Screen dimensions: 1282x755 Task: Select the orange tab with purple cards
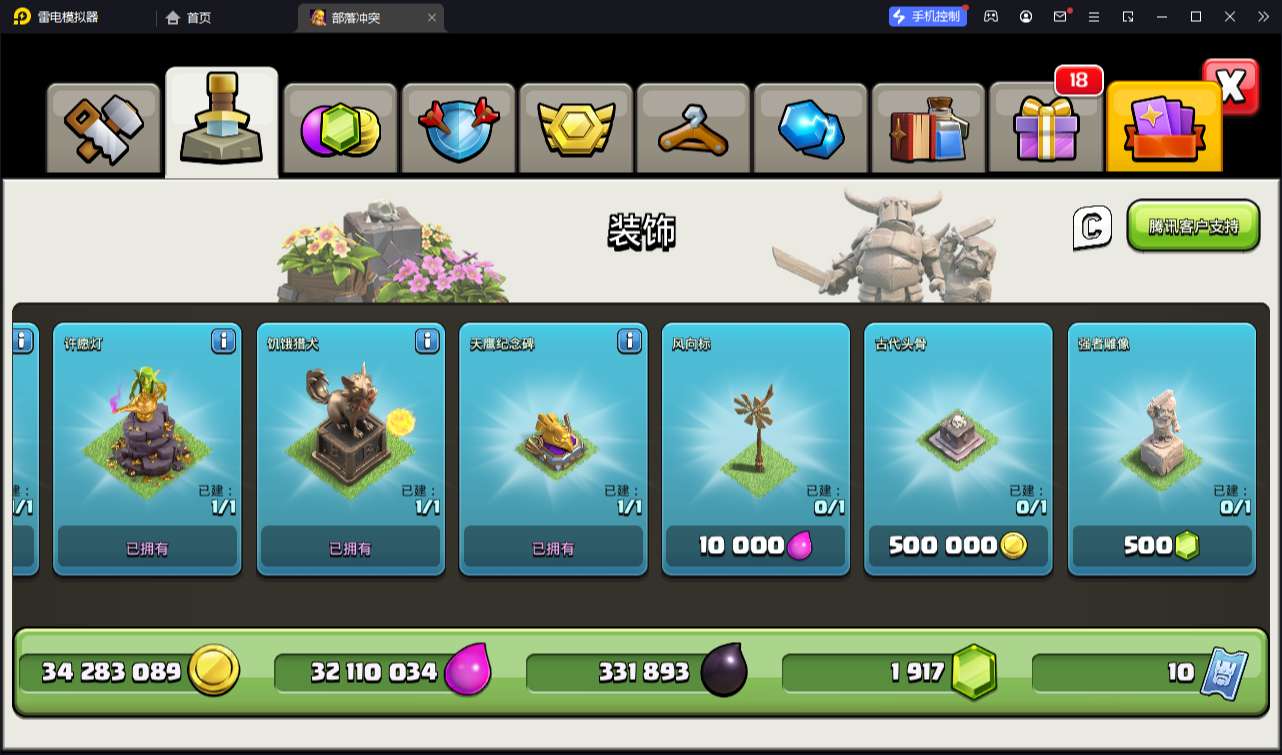click(x=1163, y=129)
